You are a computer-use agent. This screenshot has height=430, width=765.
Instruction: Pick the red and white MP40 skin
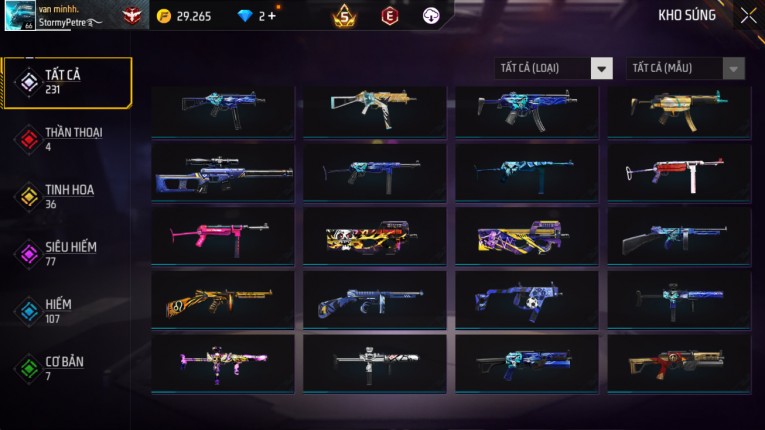(x=678, y=172)
